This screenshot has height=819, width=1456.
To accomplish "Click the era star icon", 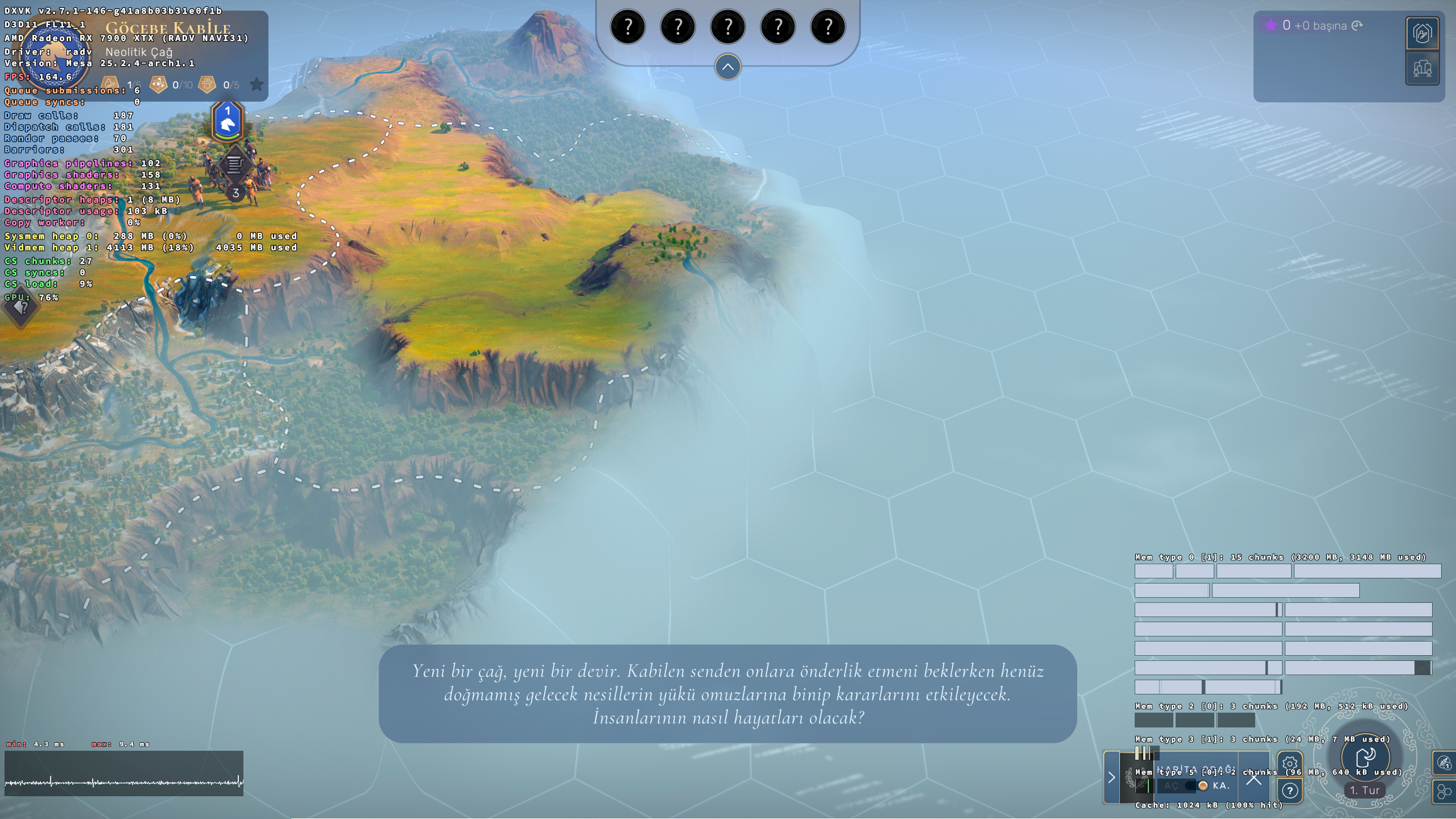I will click(257, 85).
